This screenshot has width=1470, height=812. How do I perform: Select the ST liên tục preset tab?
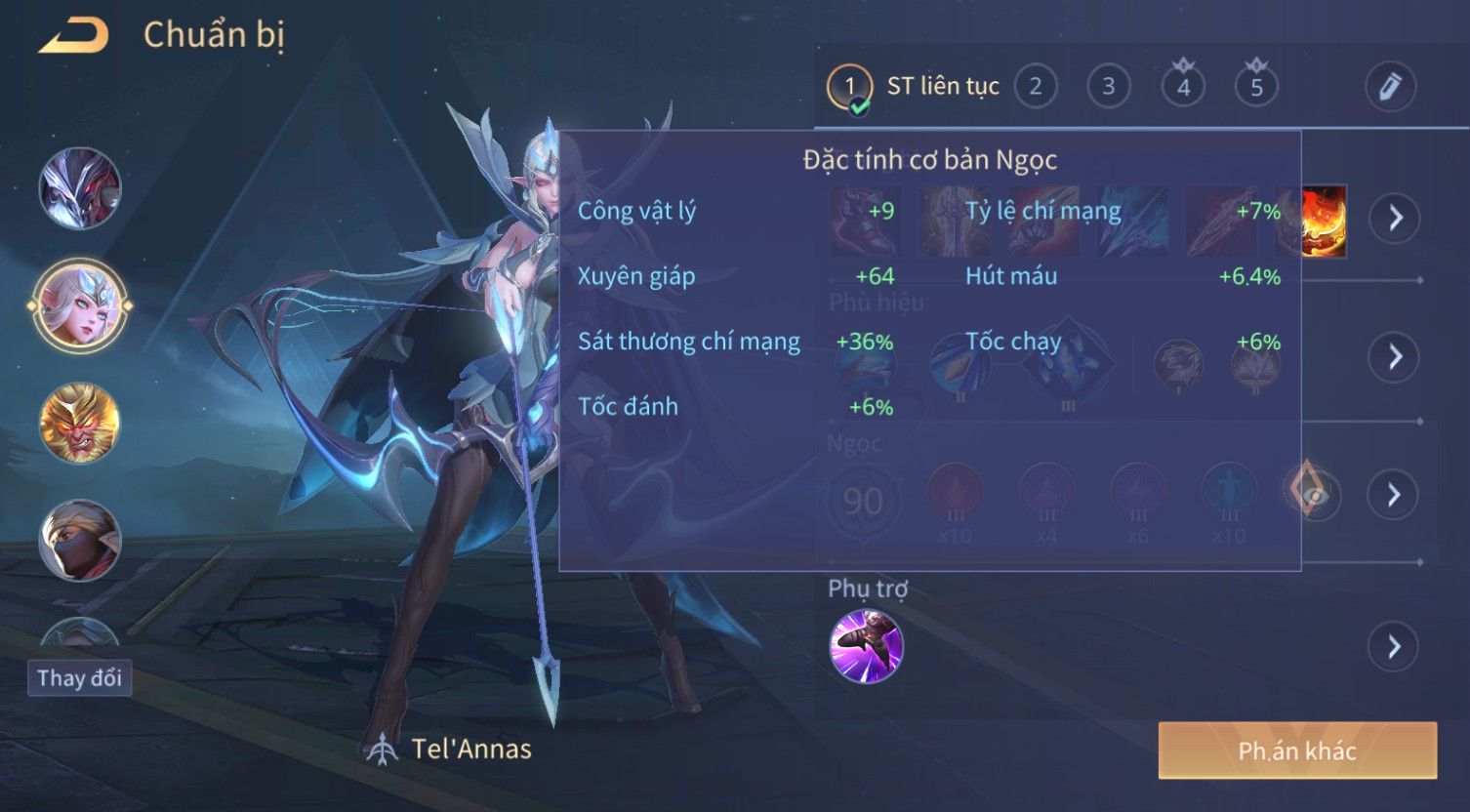point(914,87)
